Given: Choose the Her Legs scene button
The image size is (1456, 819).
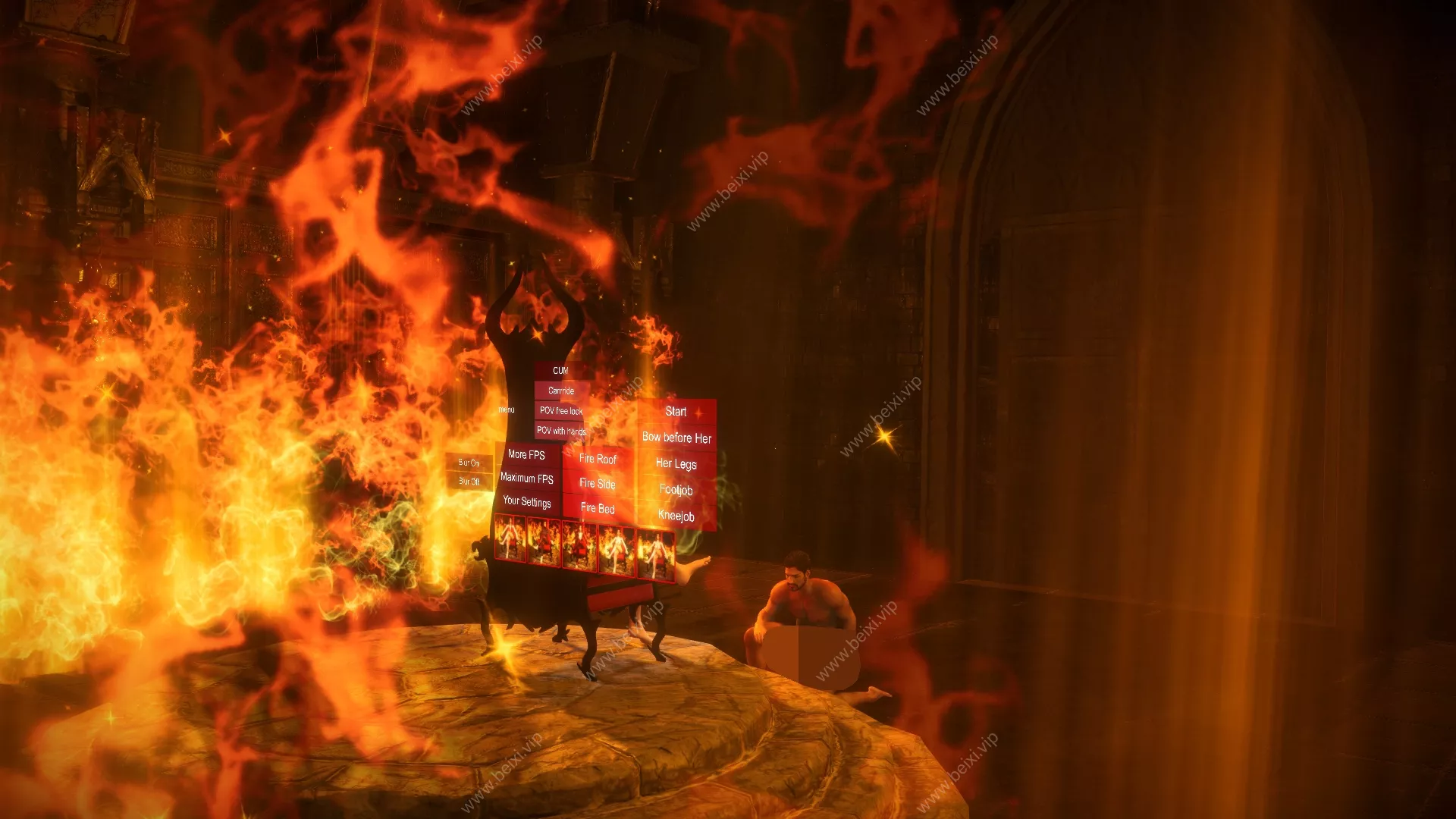Looking at the screenshot, I should coord(676,463).
